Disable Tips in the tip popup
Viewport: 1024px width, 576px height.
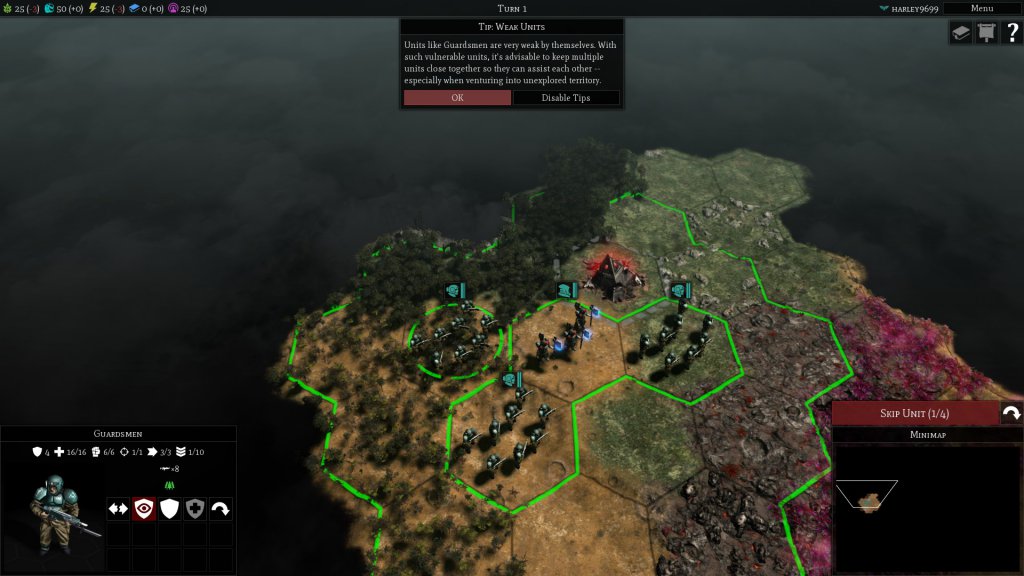coord(566,98)
